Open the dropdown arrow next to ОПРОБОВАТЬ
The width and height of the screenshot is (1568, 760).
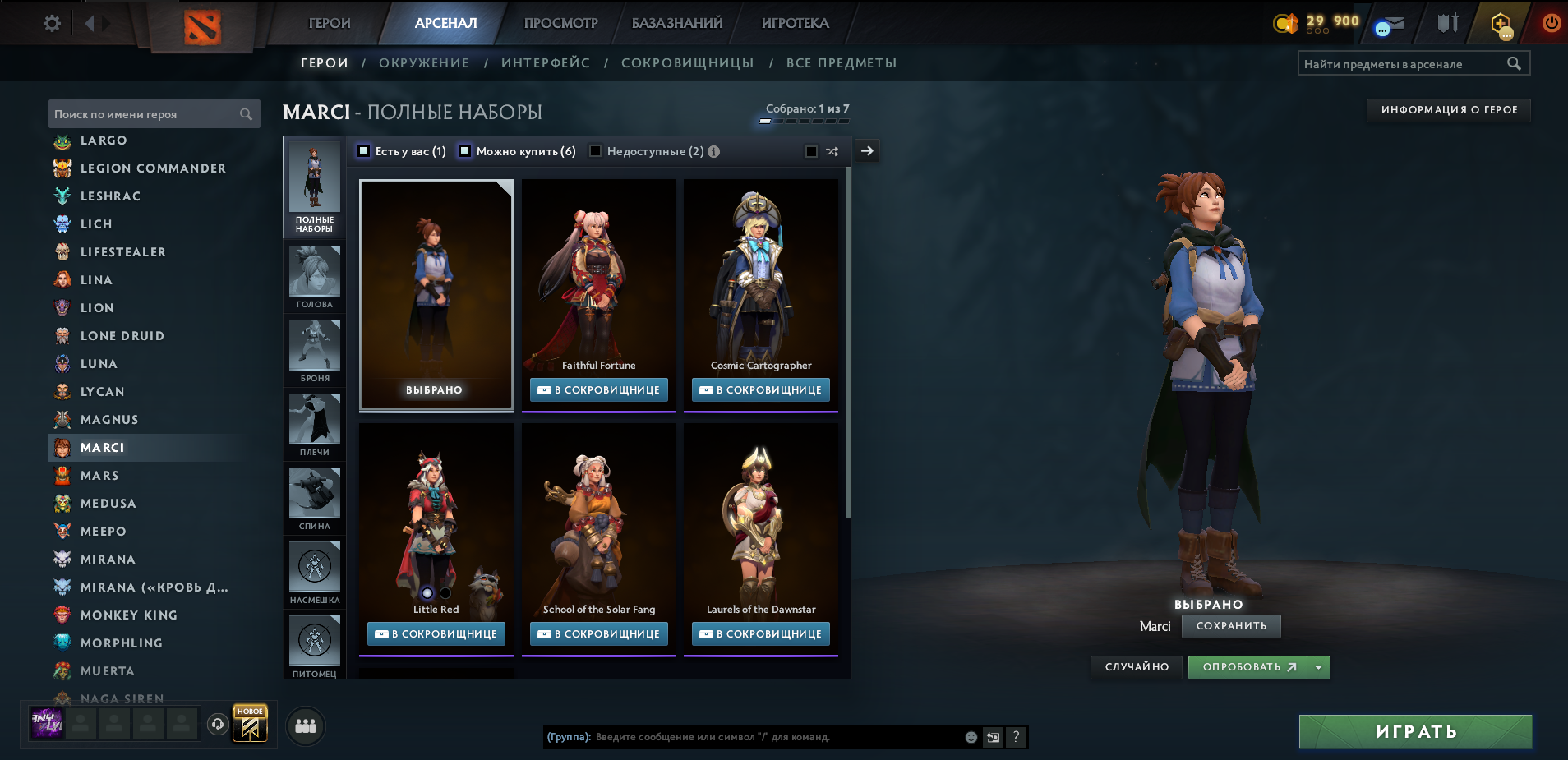tap(1319, 667)
